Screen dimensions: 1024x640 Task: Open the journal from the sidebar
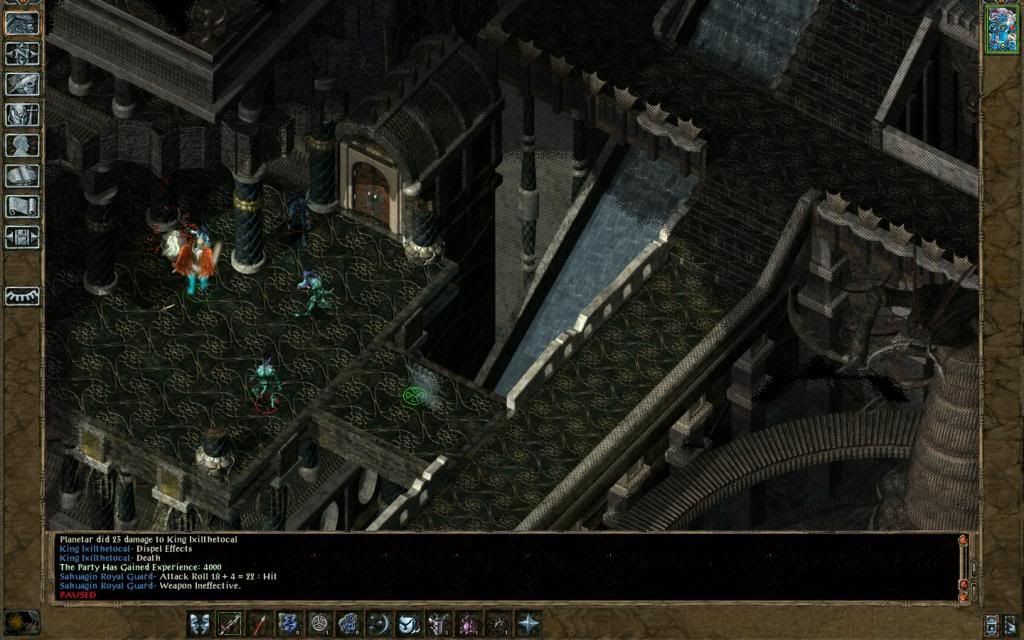point(22,84)
